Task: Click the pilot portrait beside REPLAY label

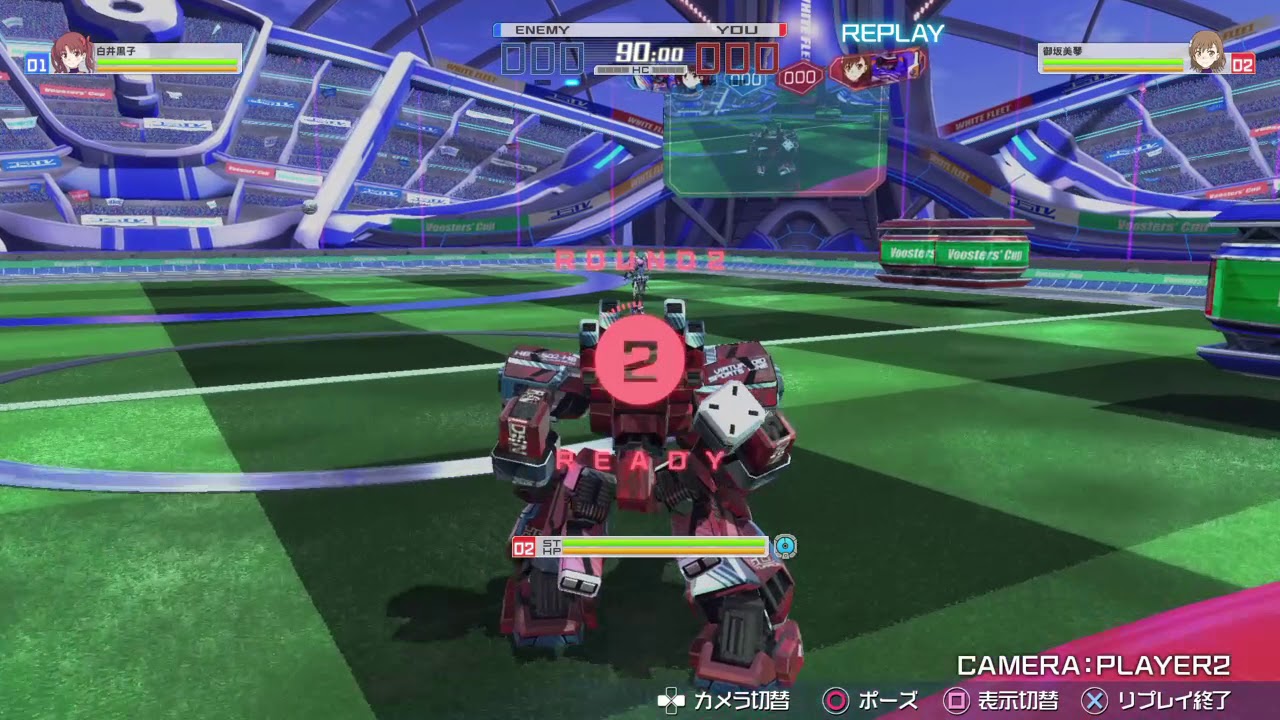Action: [853, 68]
